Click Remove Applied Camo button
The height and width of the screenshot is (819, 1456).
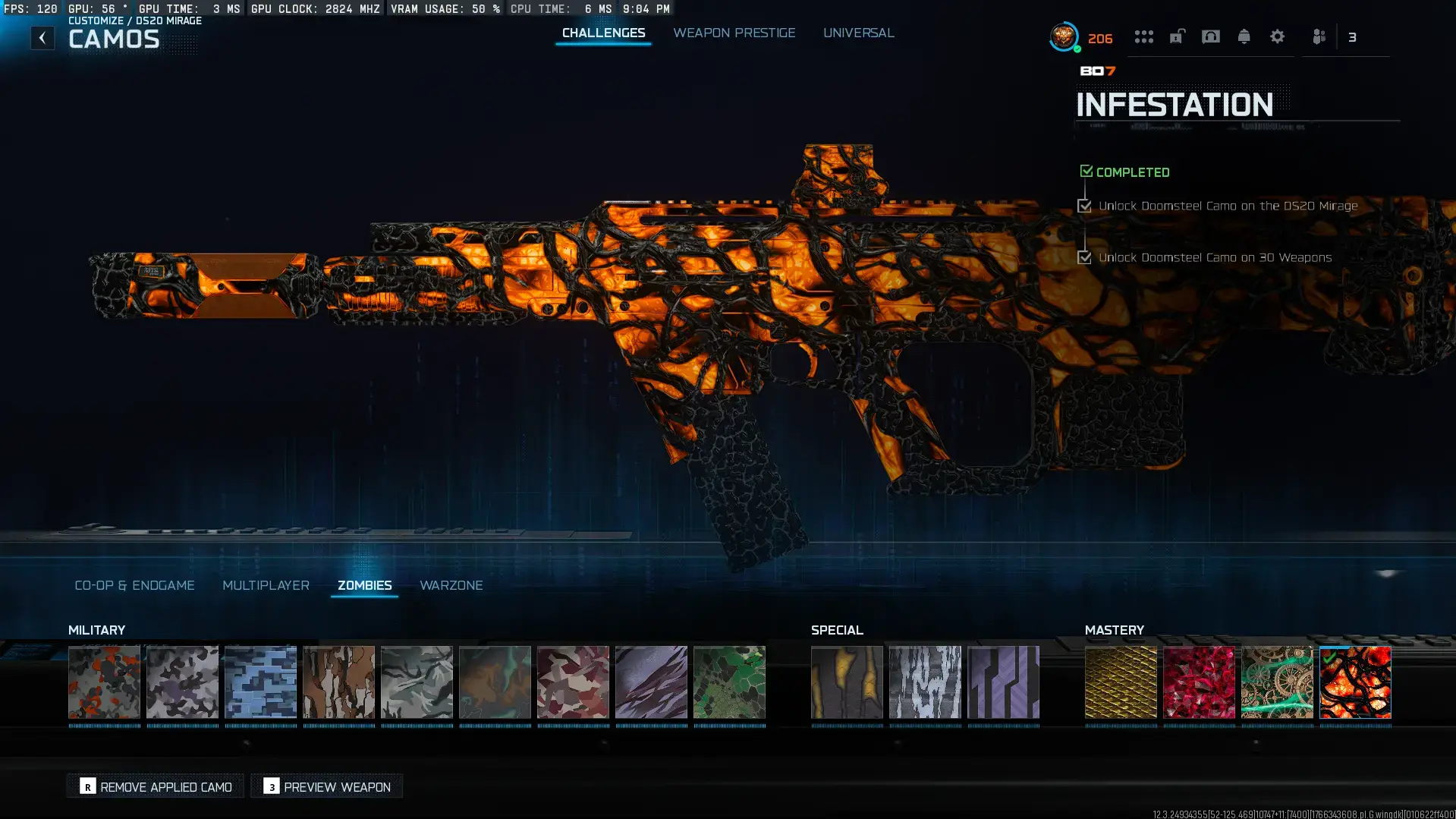[154, 786]
